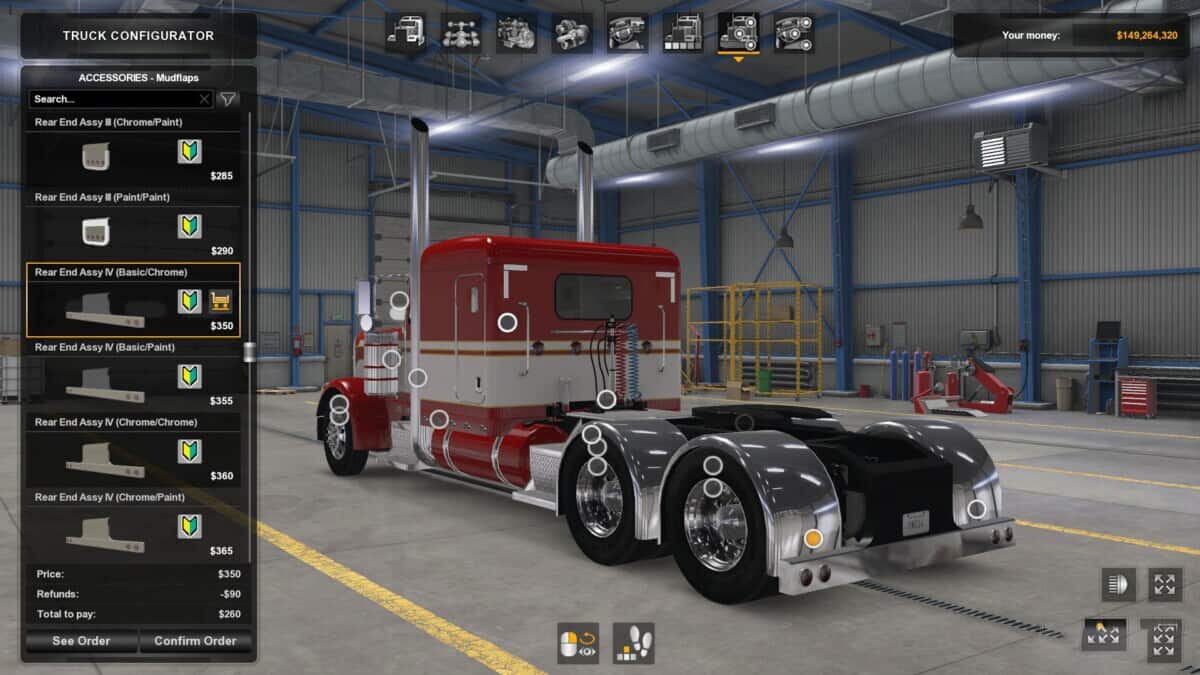Switch to the transmission category tab
Viewport: 1200px width, 675px height.
pyautogui.click(x=572, y=33)
